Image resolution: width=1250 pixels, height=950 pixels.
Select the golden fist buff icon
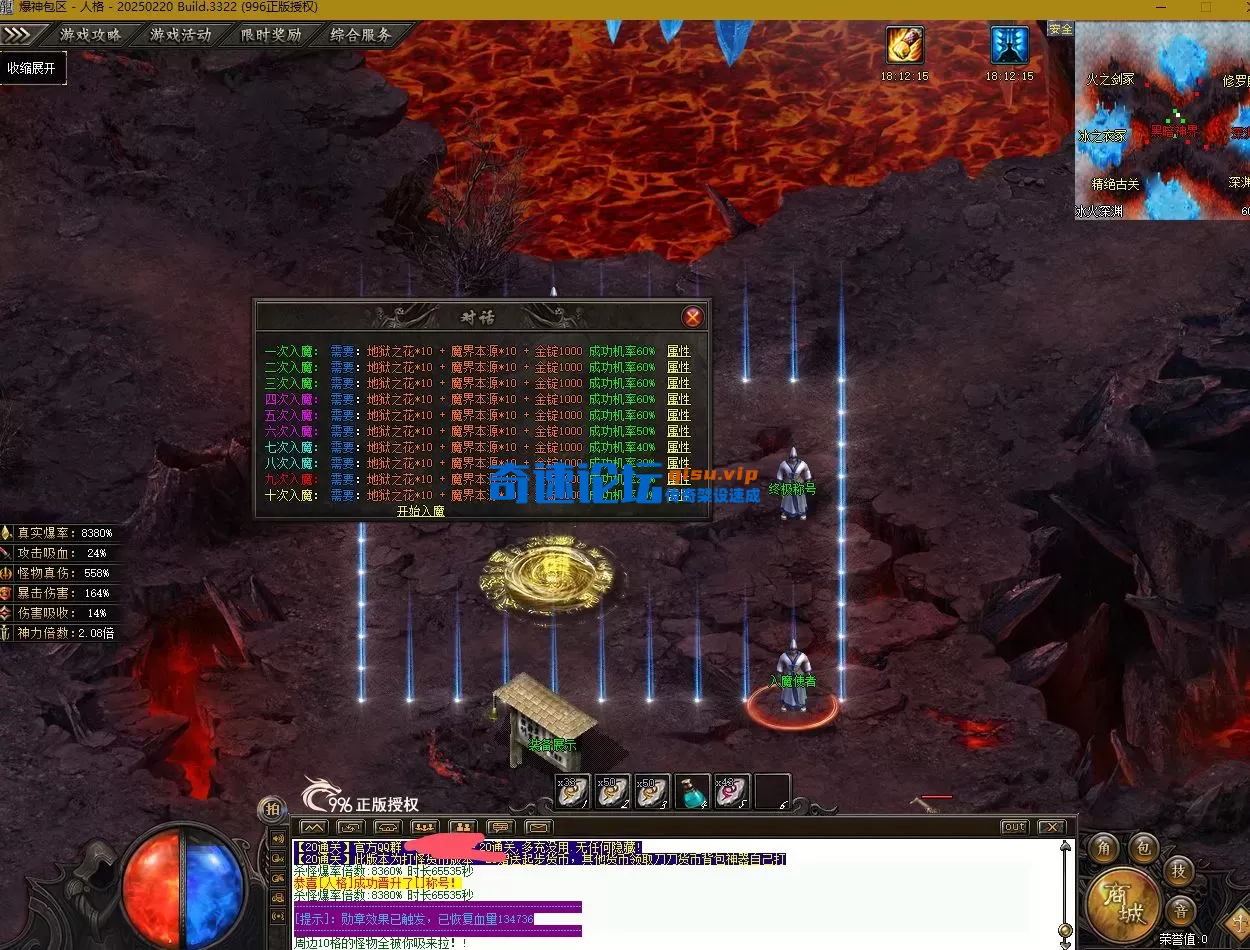(x=904, y=45)
